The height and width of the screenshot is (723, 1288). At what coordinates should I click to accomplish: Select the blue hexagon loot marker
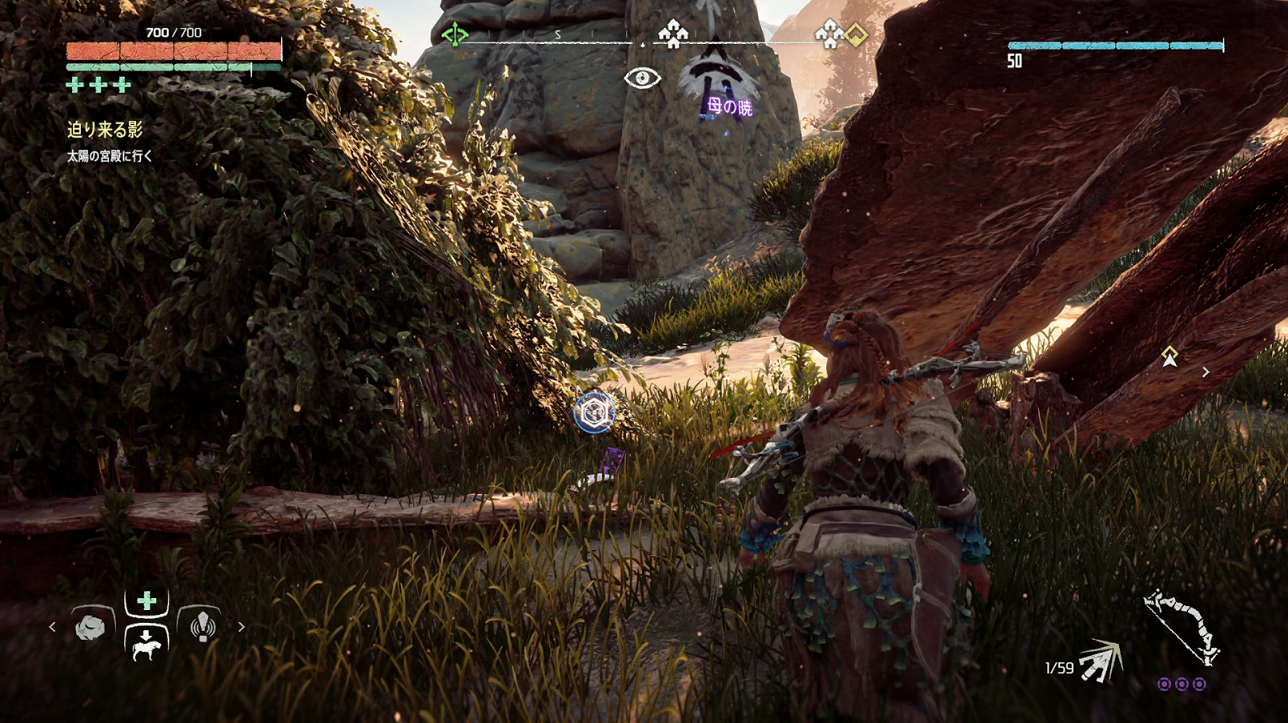point(594,413)
